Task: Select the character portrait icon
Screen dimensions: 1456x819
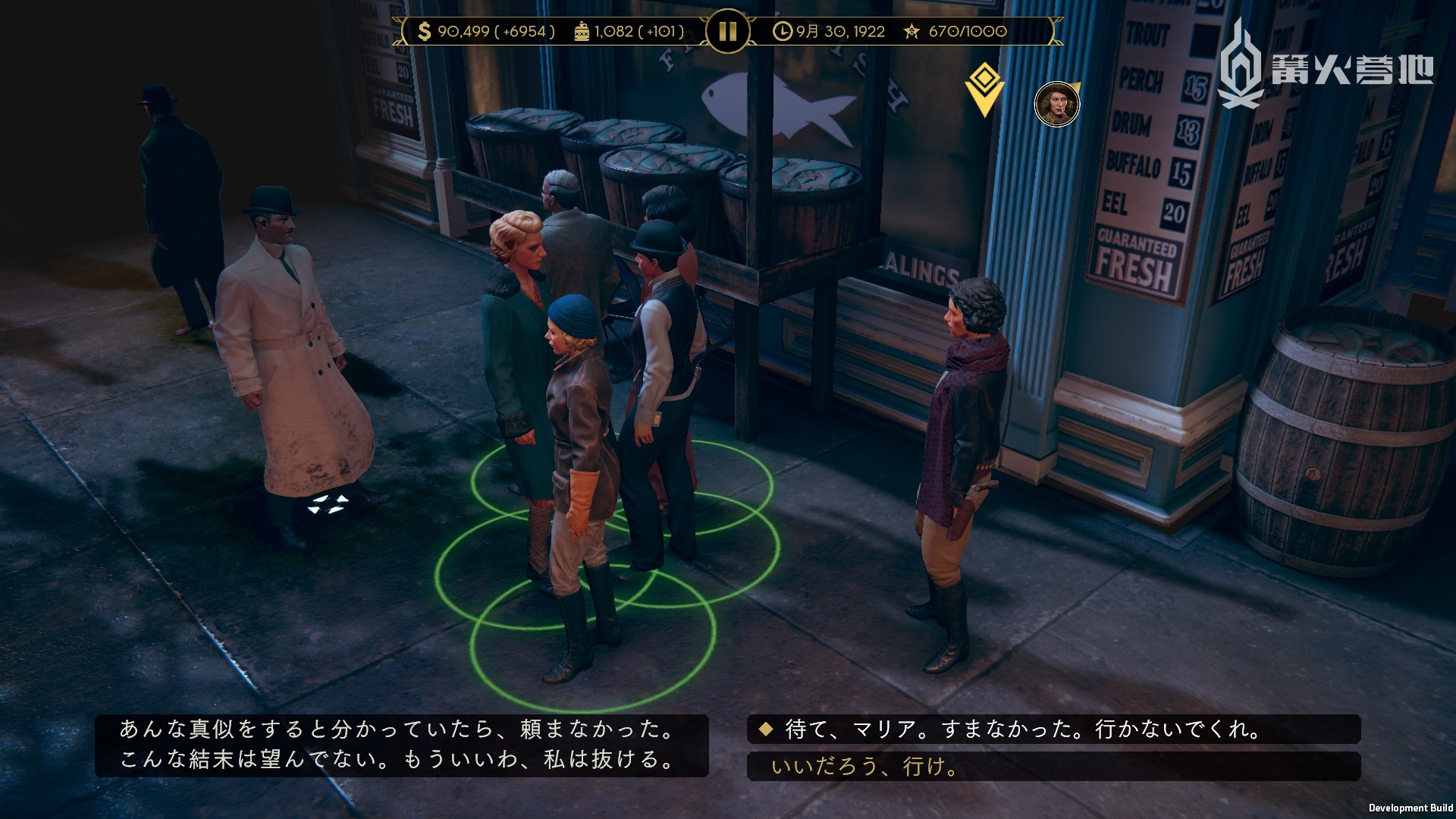Action: coord(1056,105)
